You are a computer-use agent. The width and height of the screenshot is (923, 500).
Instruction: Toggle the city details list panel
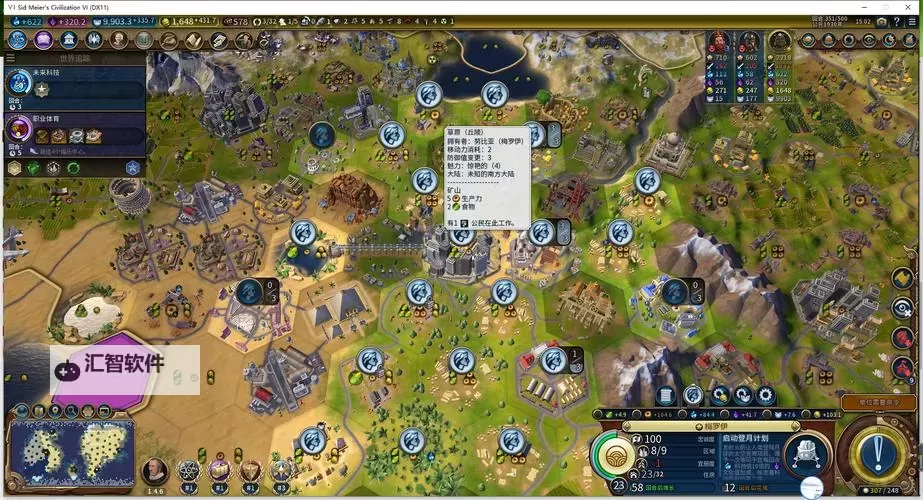point(665,396)
